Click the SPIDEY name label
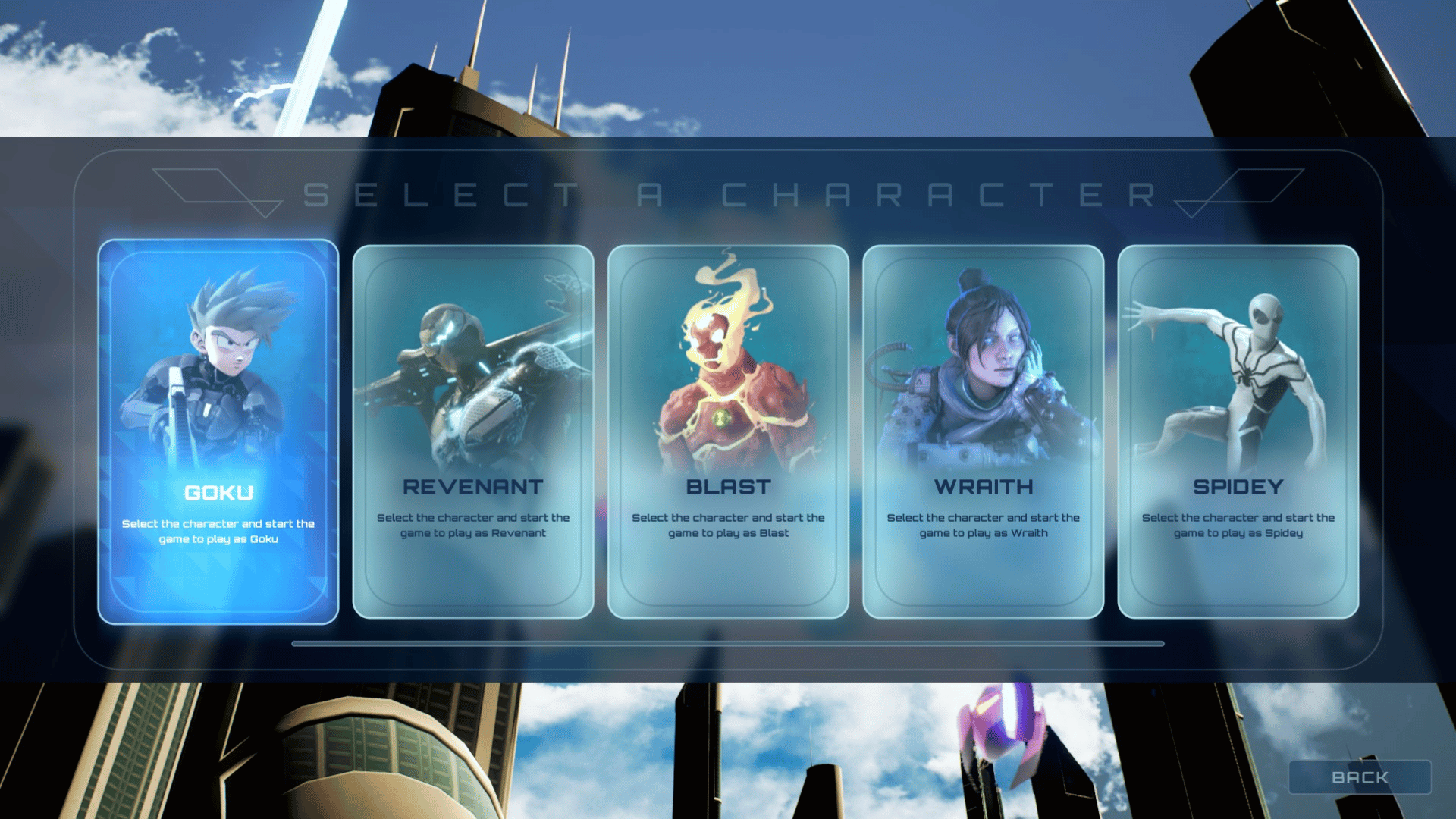The height and width of the screenshot is (819, 1456). click(1237, 488)
